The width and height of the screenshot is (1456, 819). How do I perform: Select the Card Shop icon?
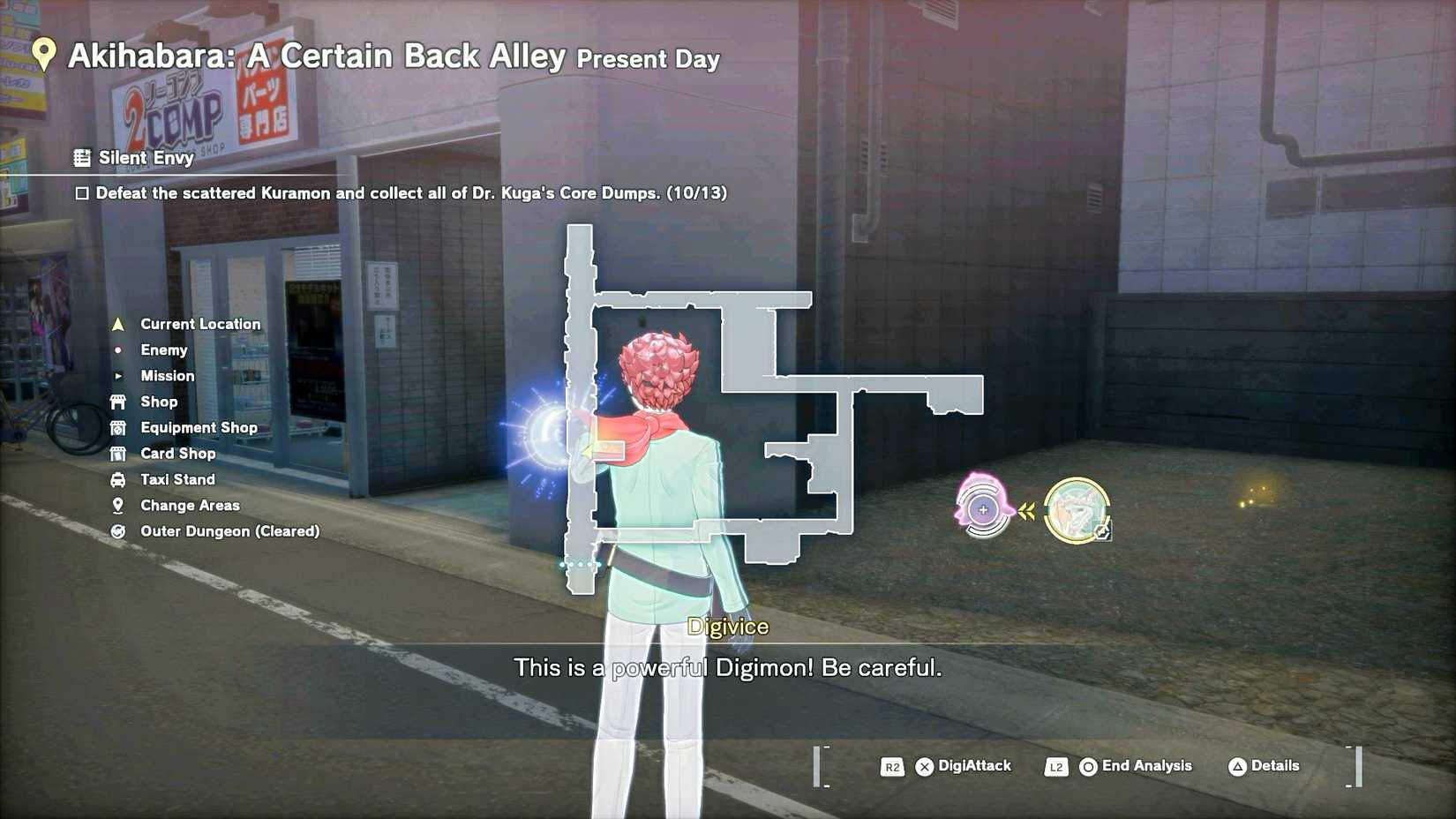tap(119, 453)
